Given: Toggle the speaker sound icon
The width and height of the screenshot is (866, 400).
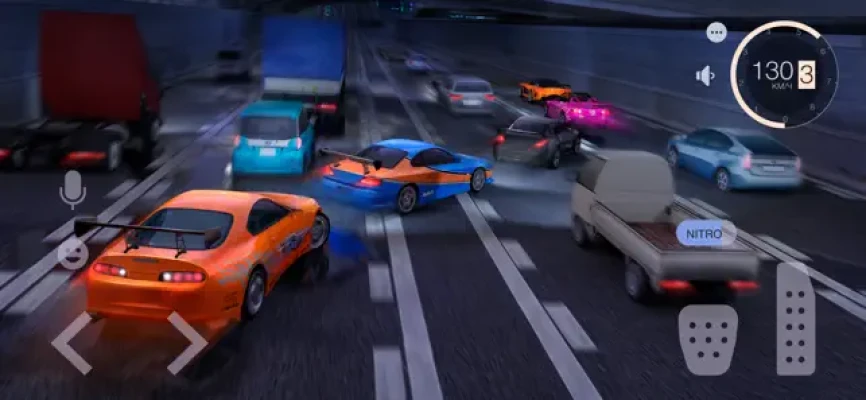Looking at the screenshot, I should click(706, 76).
